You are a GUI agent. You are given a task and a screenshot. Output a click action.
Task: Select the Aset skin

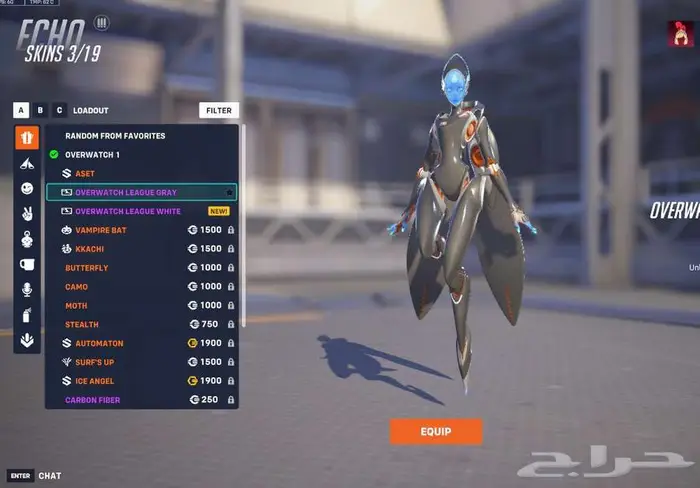point(85,173)
